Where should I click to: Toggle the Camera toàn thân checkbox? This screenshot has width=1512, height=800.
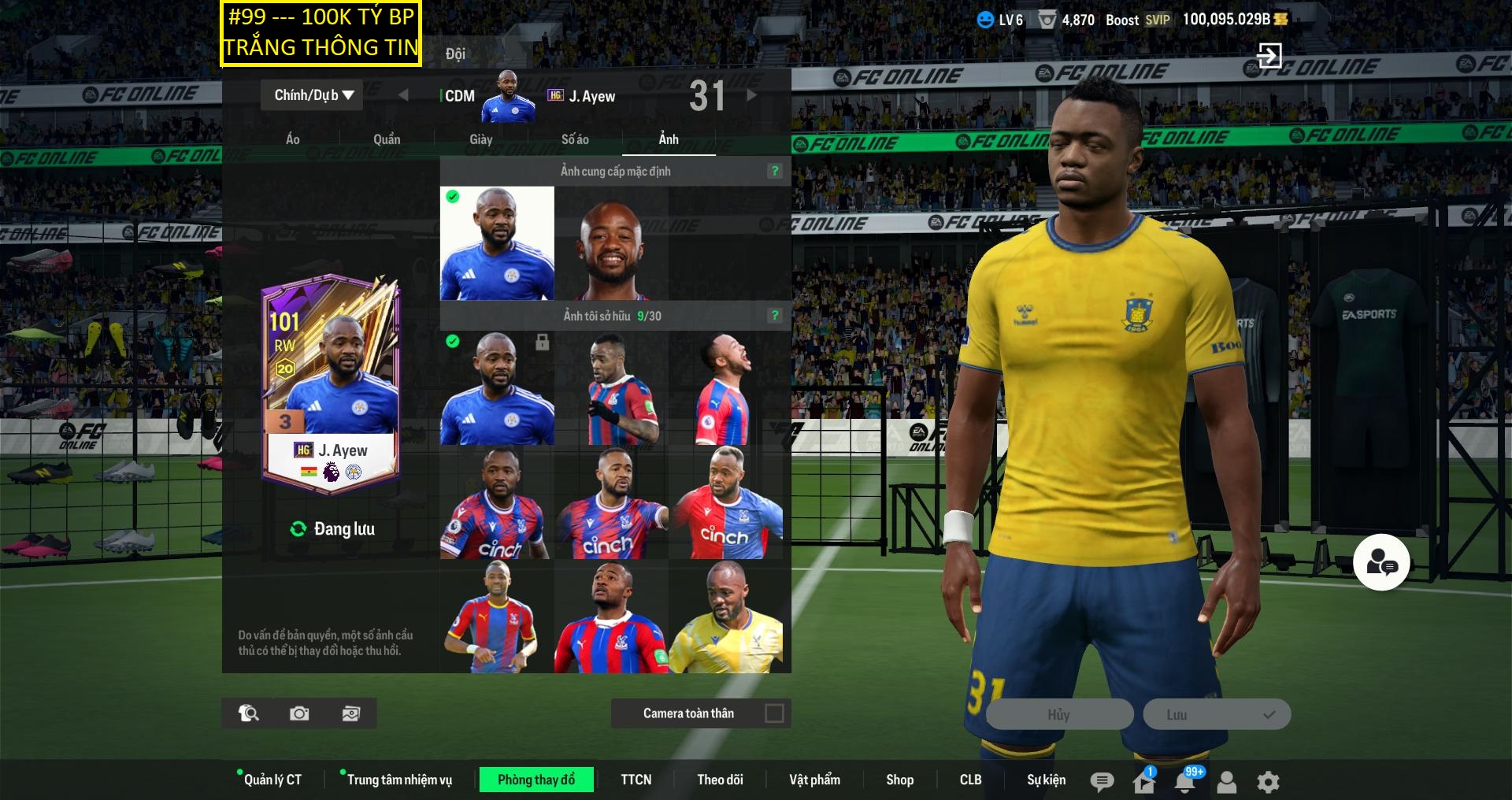click(x=774, y=713)
